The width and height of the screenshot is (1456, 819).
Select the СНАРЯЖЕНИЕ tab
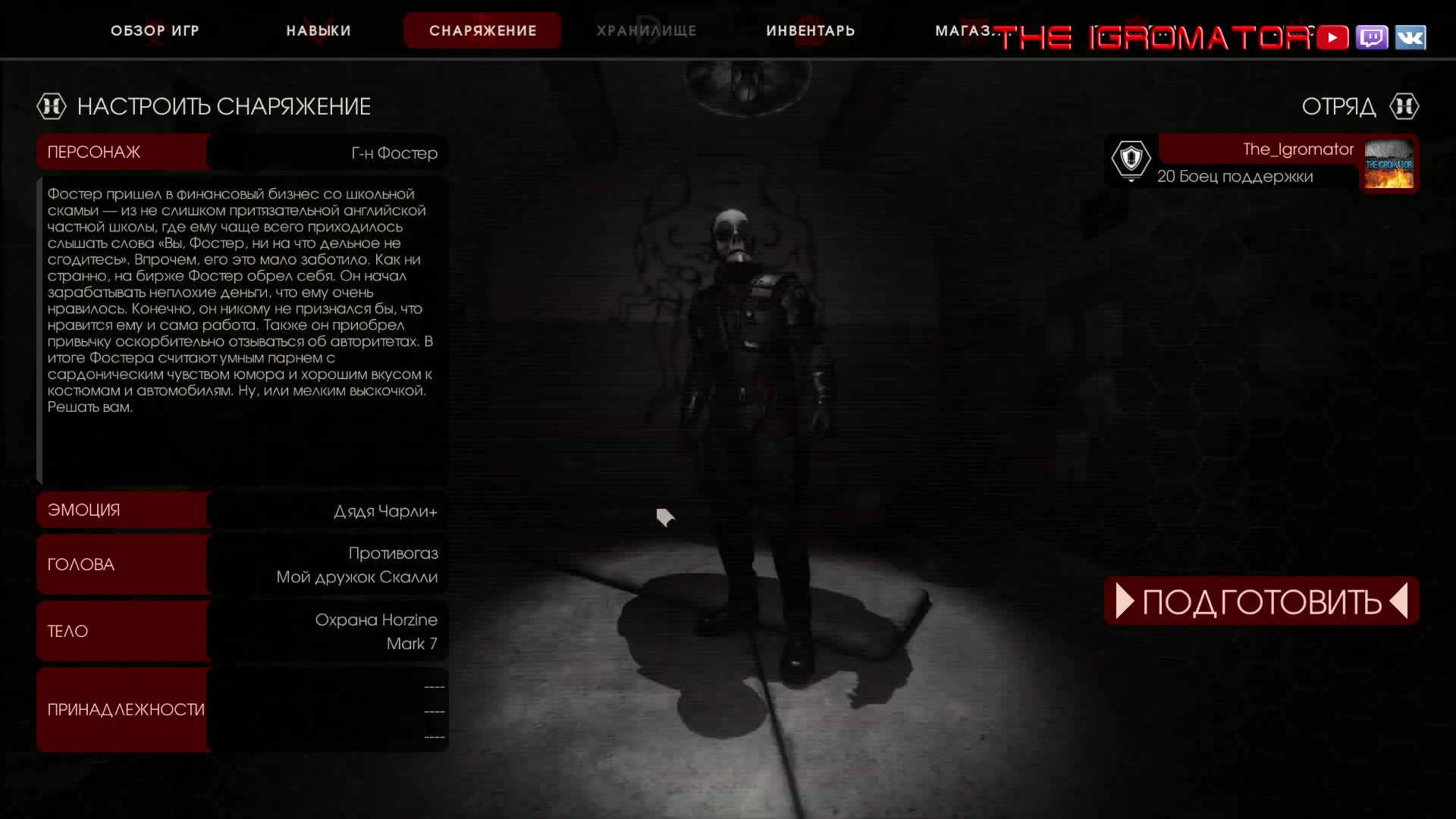(x=482, y=31)
